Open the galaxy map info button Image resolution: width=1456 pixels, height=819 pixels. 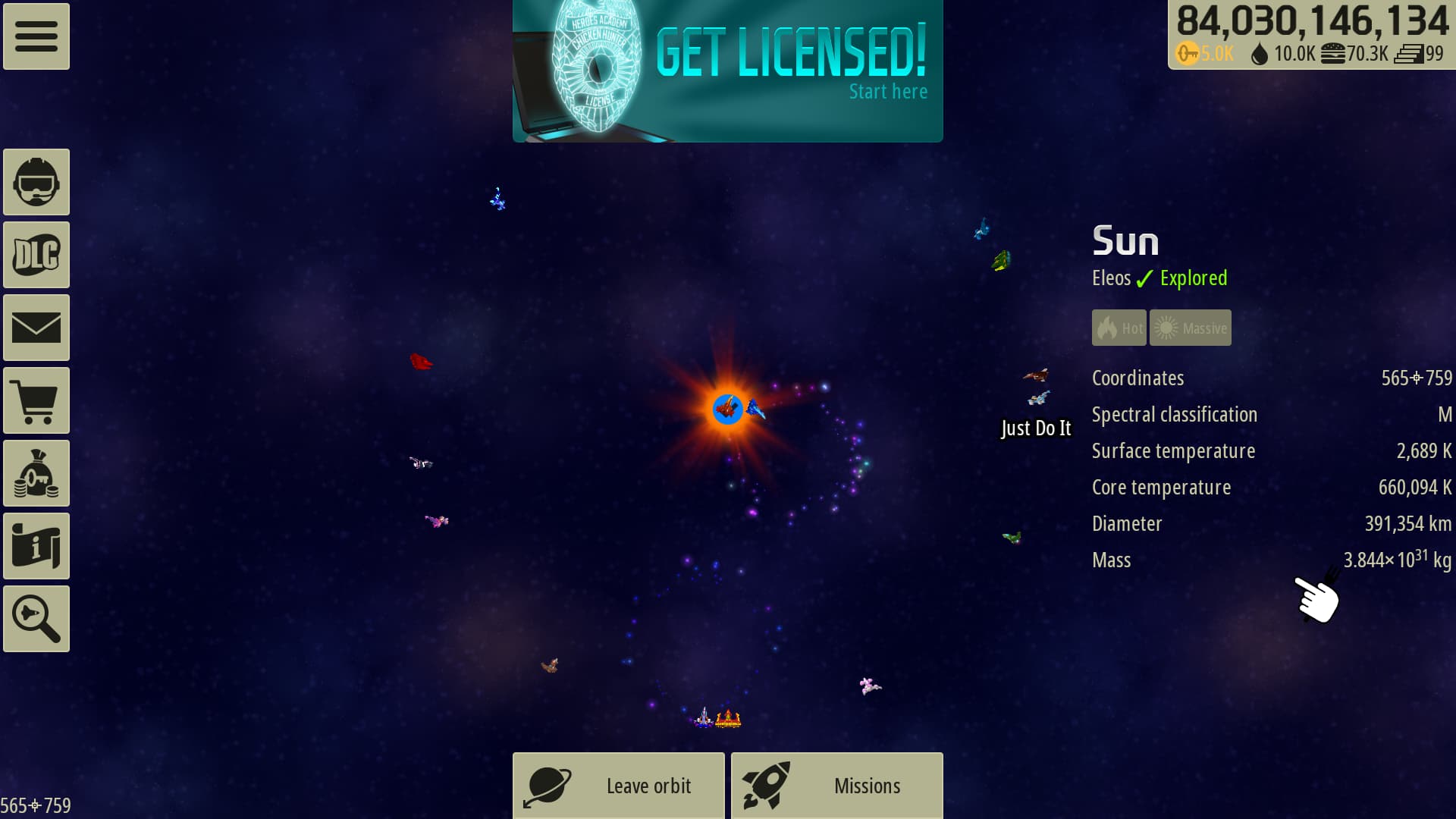[x=36, y=546]
